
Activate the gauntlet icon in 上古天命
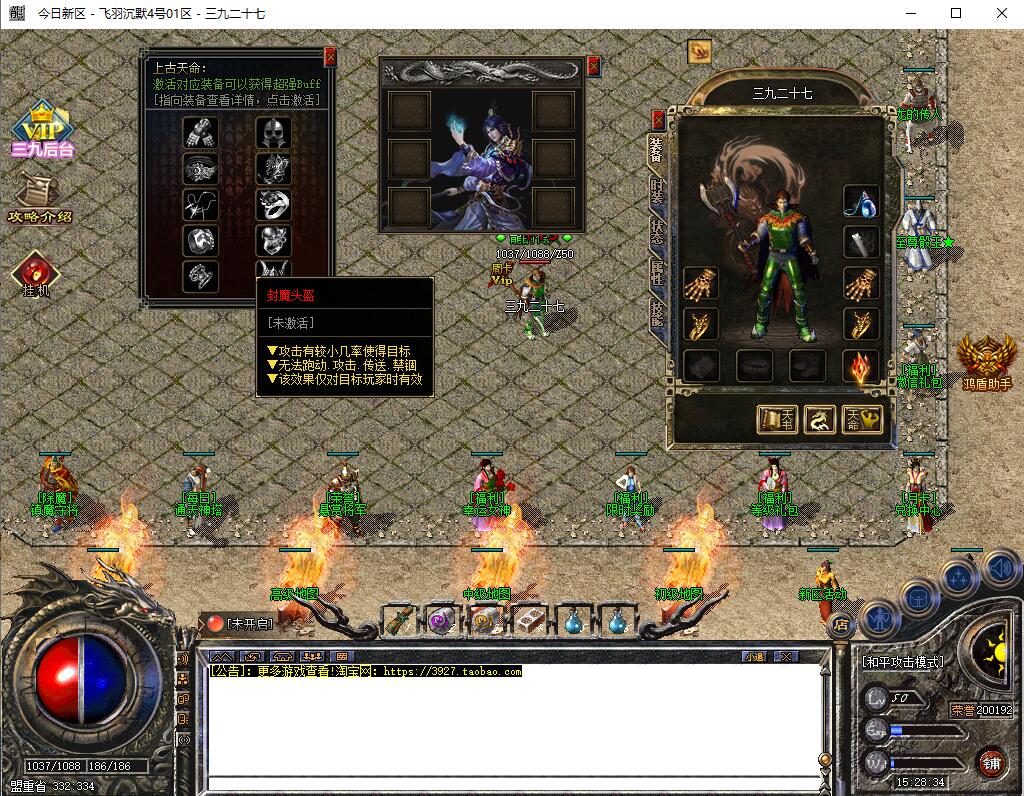200,132
